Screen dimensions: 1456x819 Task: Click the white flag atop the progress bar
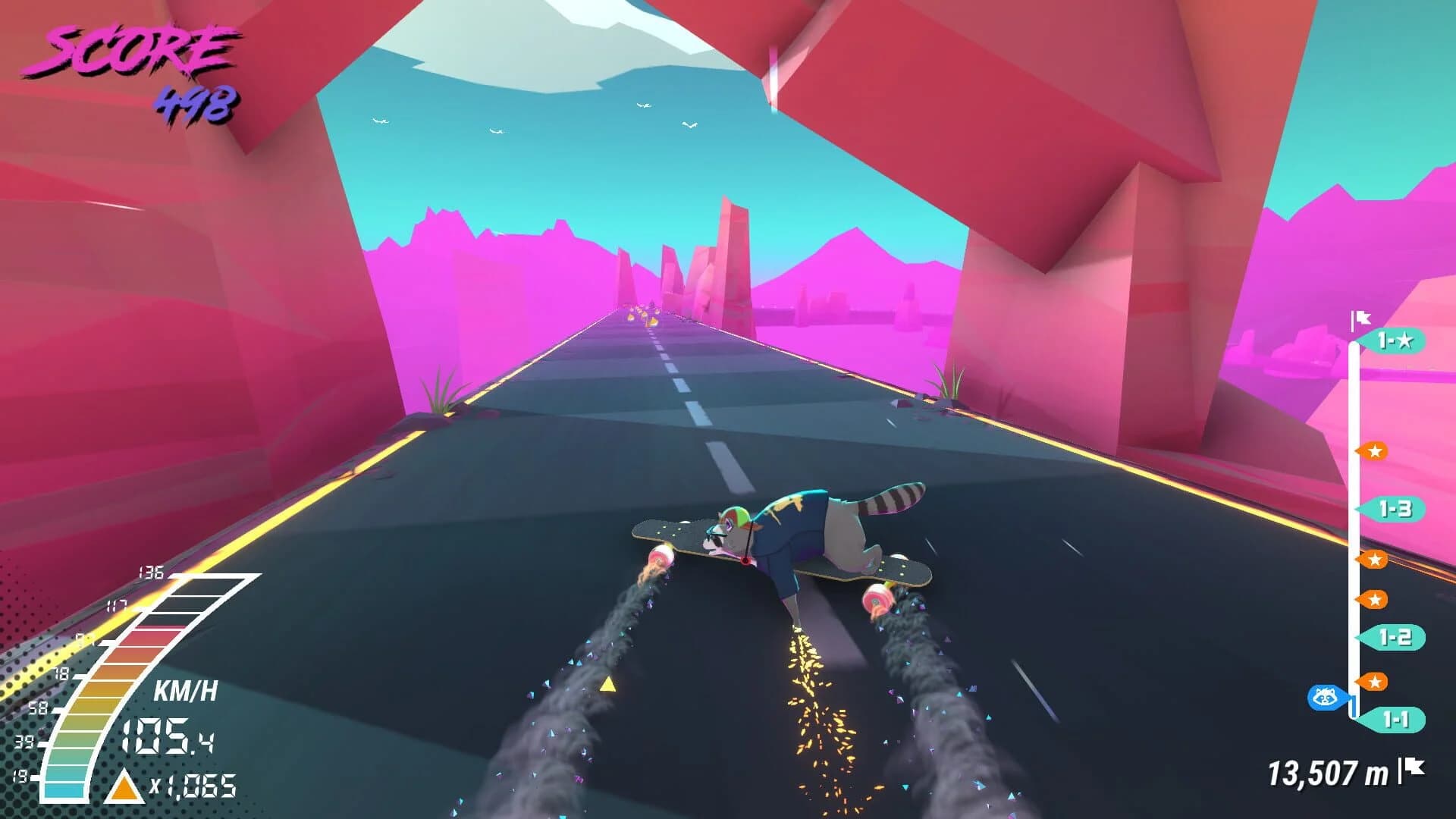tap(1360, 319)
